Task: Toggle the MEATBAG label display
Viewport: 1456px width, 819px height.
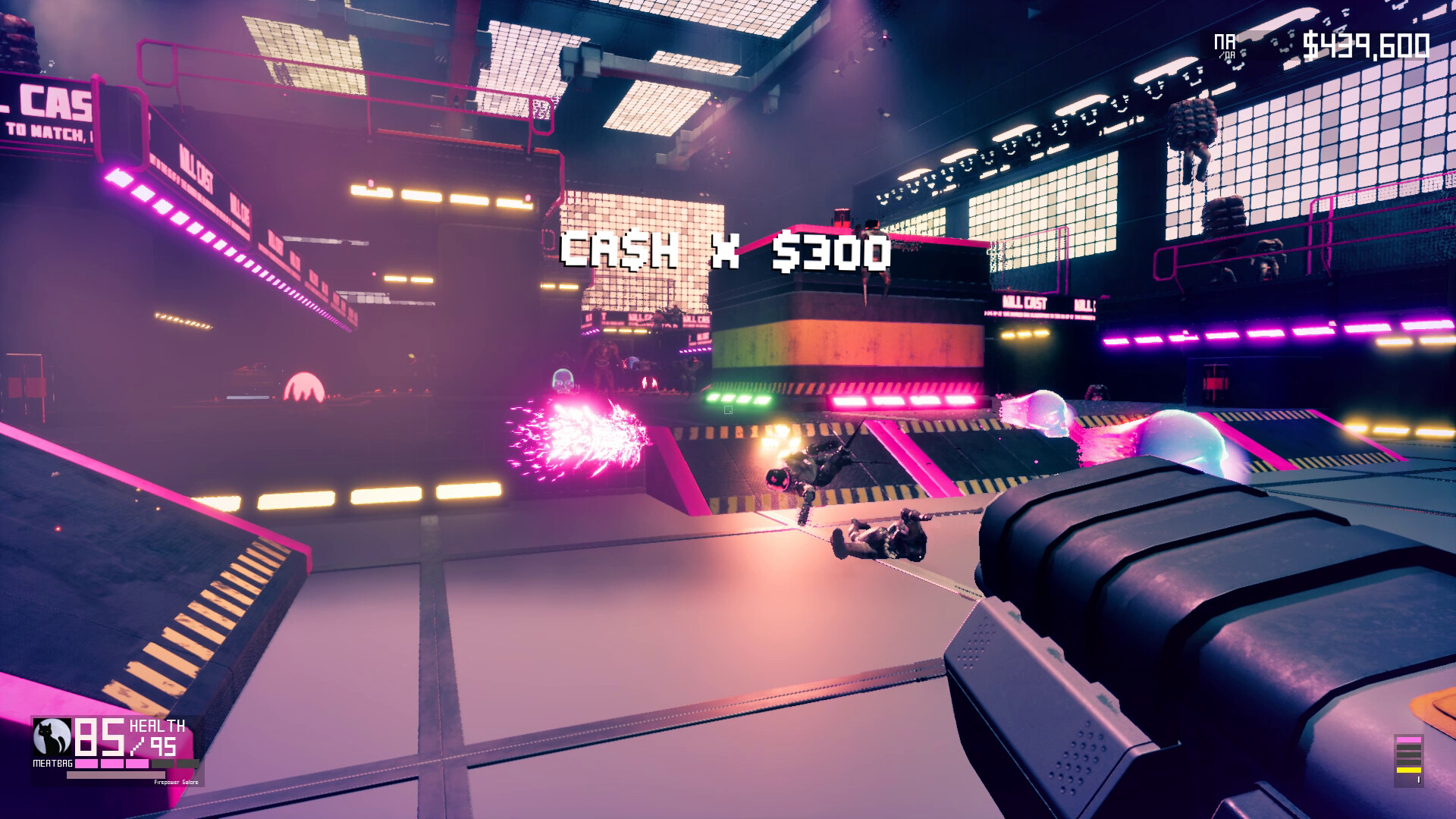Action: pos(53,762)
